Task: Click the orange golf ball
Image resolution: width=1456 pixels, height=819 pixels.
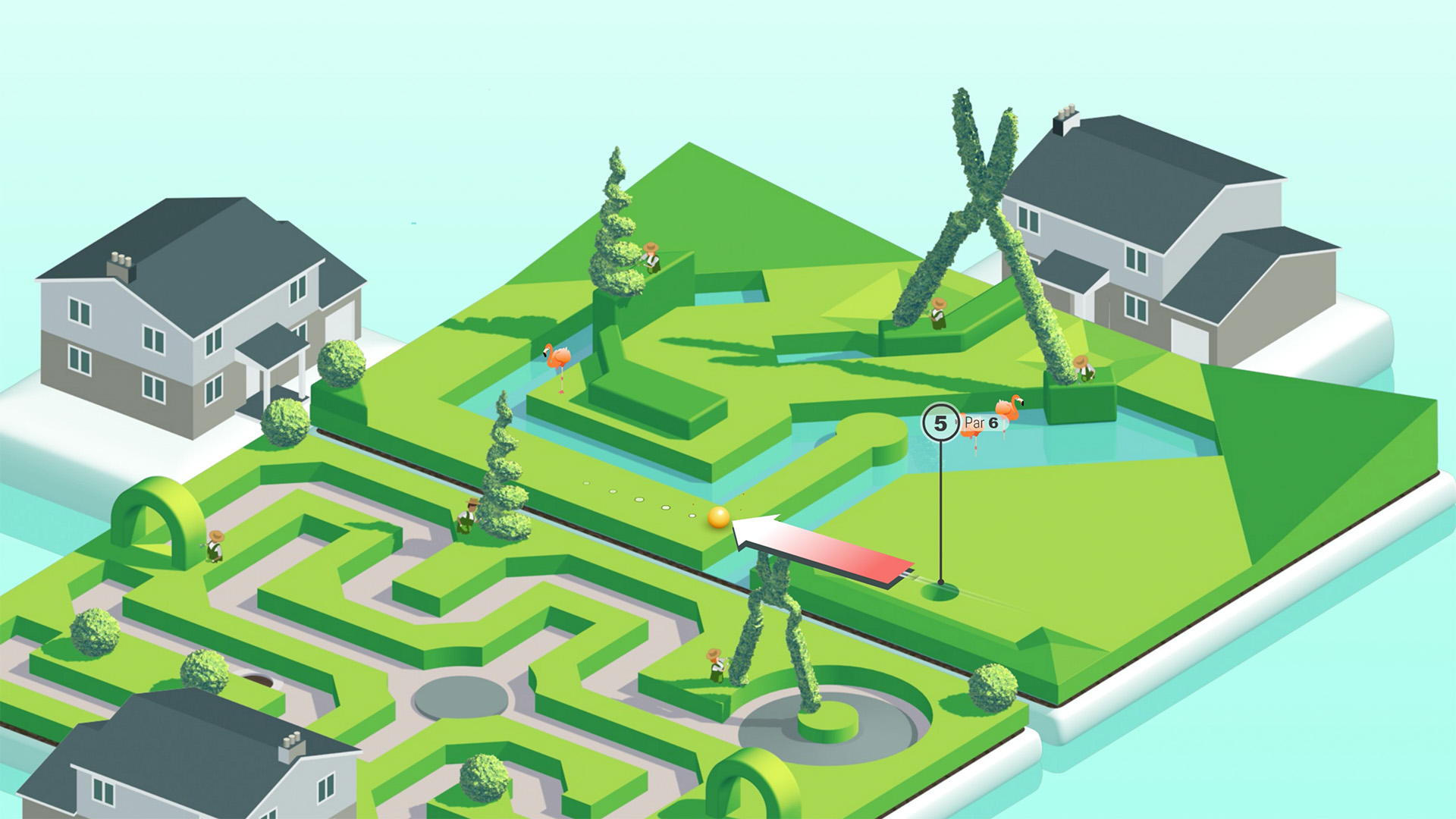Action: tap(719, 517)
